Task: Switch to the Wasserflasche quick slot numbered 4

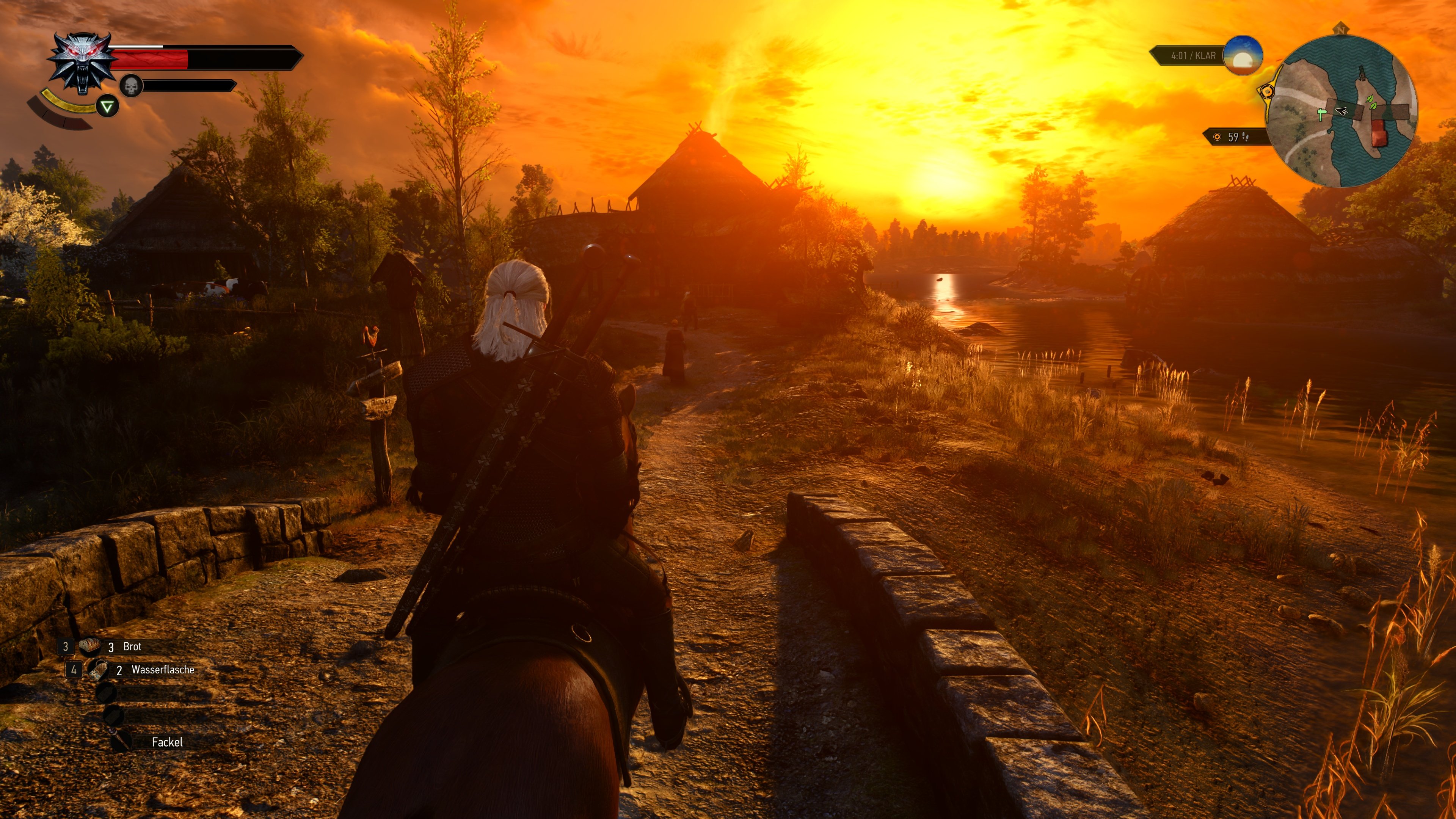Action: [x=74, y=672]
